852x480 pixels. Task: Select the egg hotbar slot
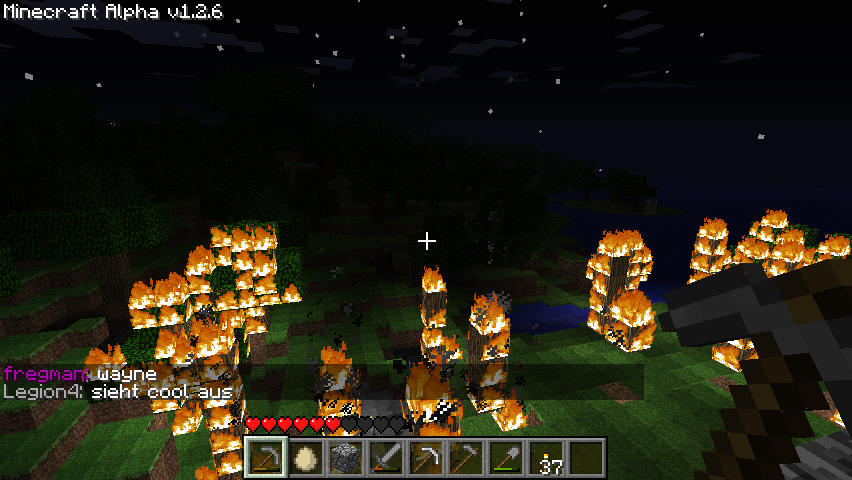click(305, 459)
